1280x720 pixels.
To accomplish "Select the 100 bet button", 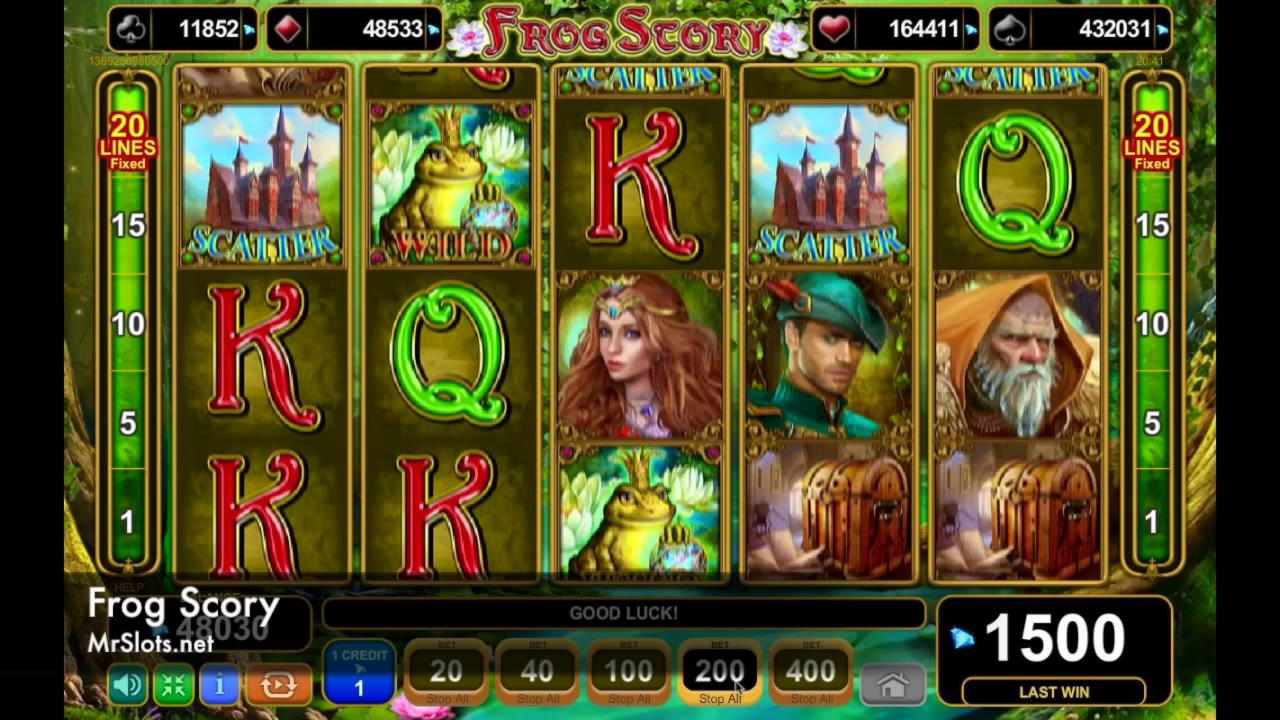I will click(629, 673).
